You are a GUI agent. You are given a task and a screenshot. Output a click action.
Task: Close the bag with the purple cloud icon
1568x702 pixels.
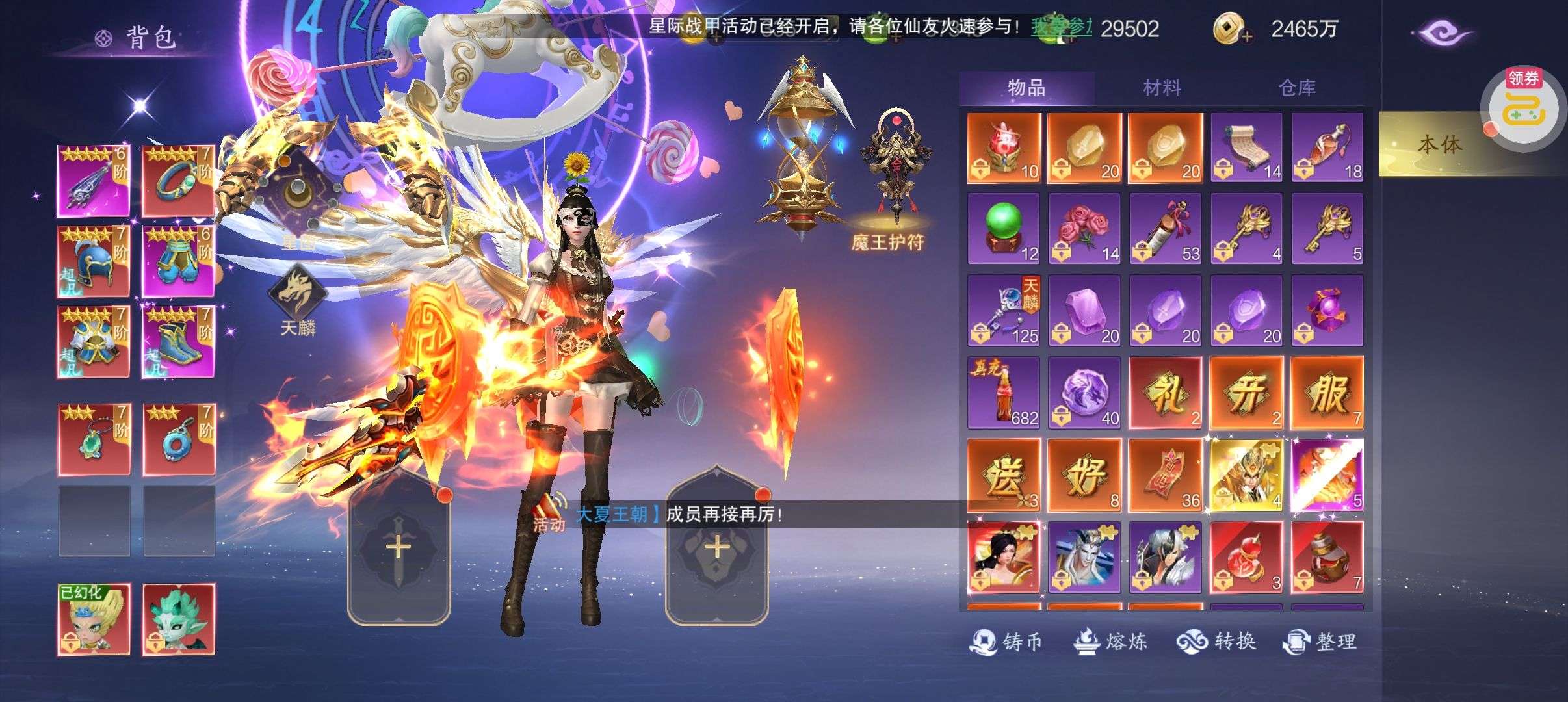click(1446, 32)
